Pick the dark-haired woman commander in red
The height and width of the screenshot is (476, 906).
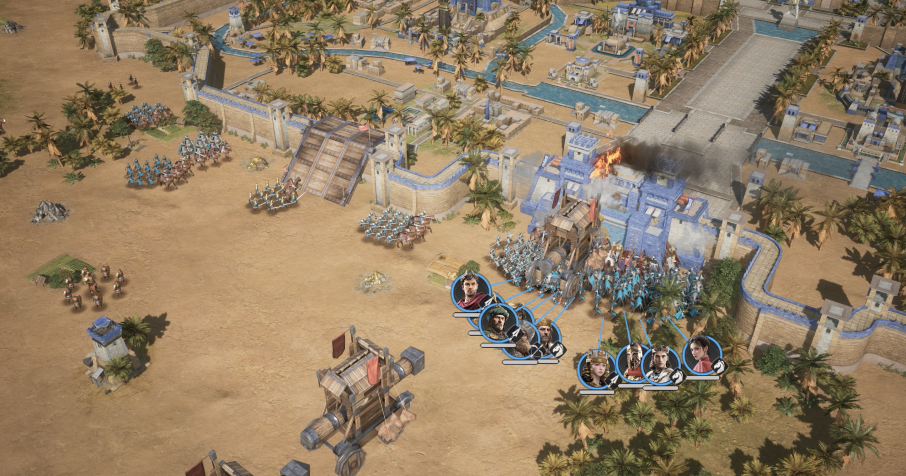coord(702,355)
